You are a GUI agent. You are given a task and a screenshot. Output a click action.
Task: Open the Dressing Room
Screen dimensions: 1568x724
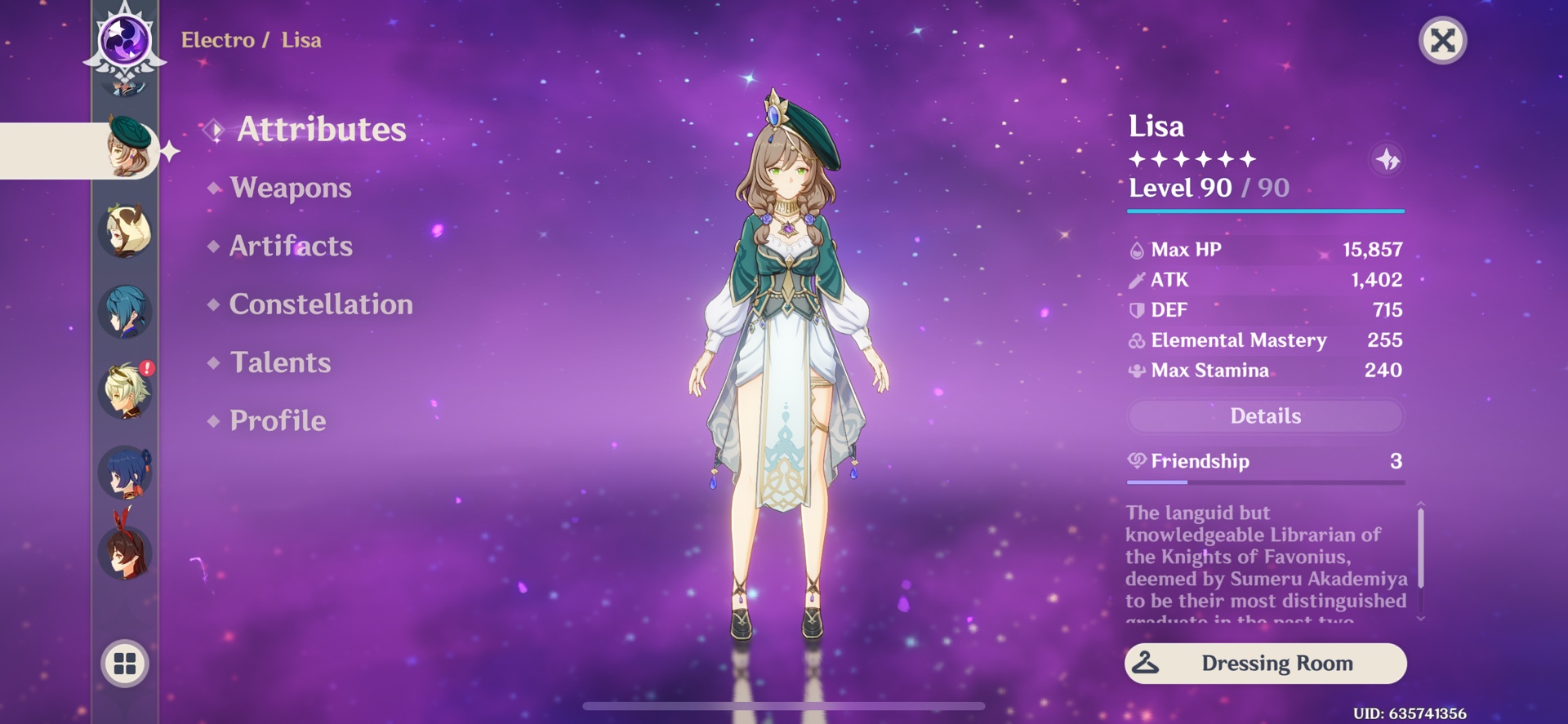(x=1265, y=664)
